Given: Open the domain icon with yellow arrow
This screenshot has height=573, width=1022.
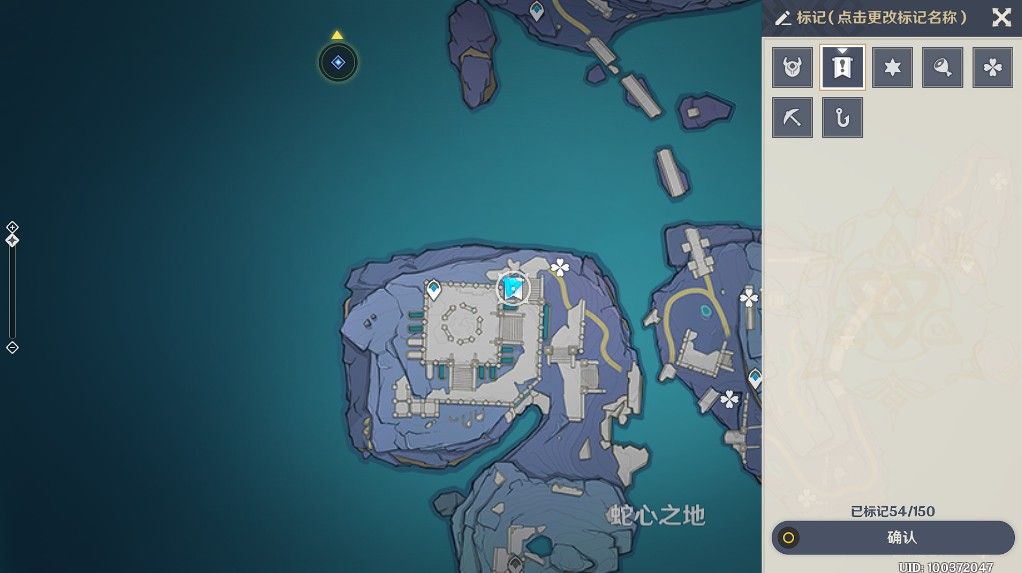Looking at the screenshot, I should pos(338,63).
